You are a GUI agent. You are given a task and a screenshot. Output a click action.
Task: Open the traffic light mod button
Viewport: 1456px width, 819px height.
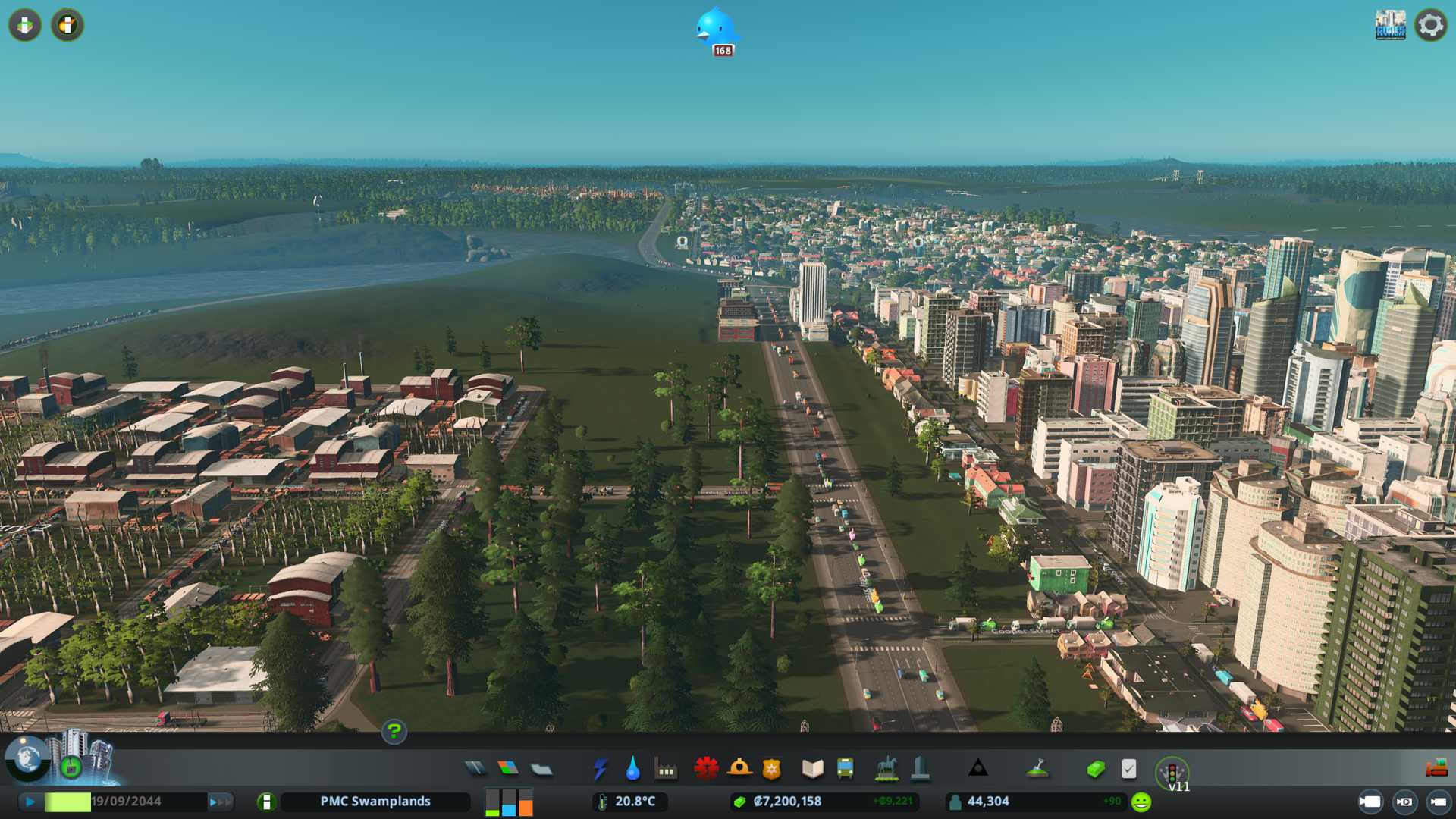(x=1172, y=773)
